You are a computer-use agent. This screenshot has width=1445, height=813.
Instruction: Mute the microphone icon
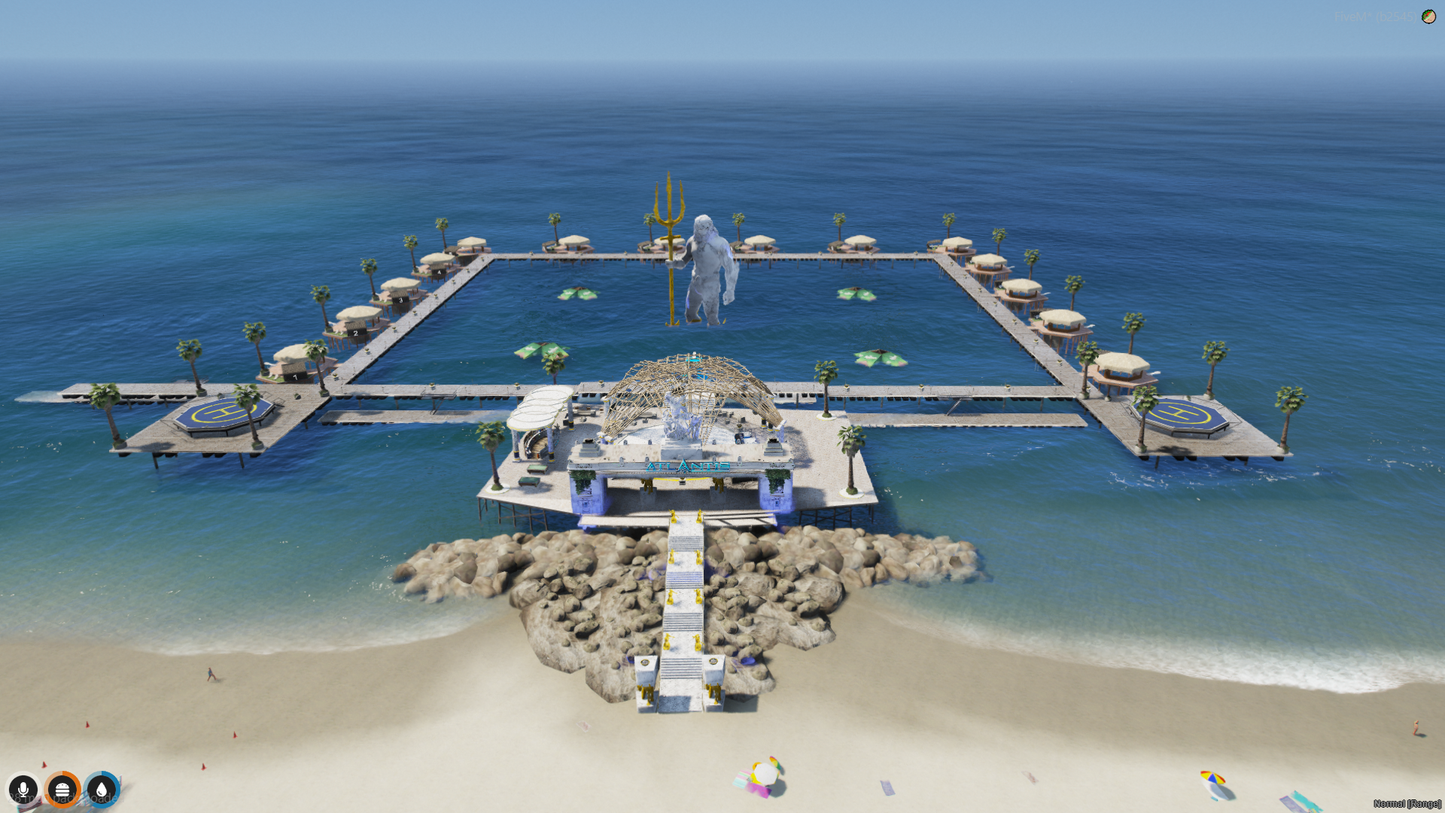(24, 790)
